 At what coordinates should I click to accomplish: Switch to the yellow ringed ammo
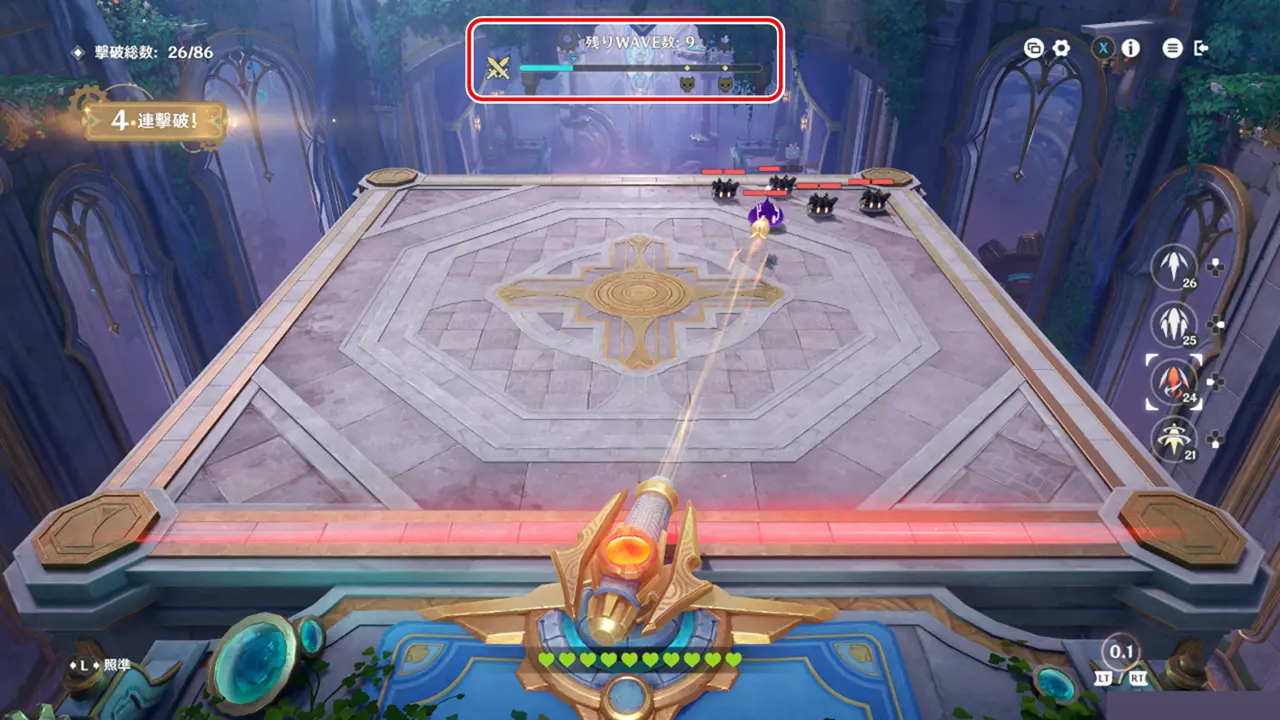(x=1174, y=438)
